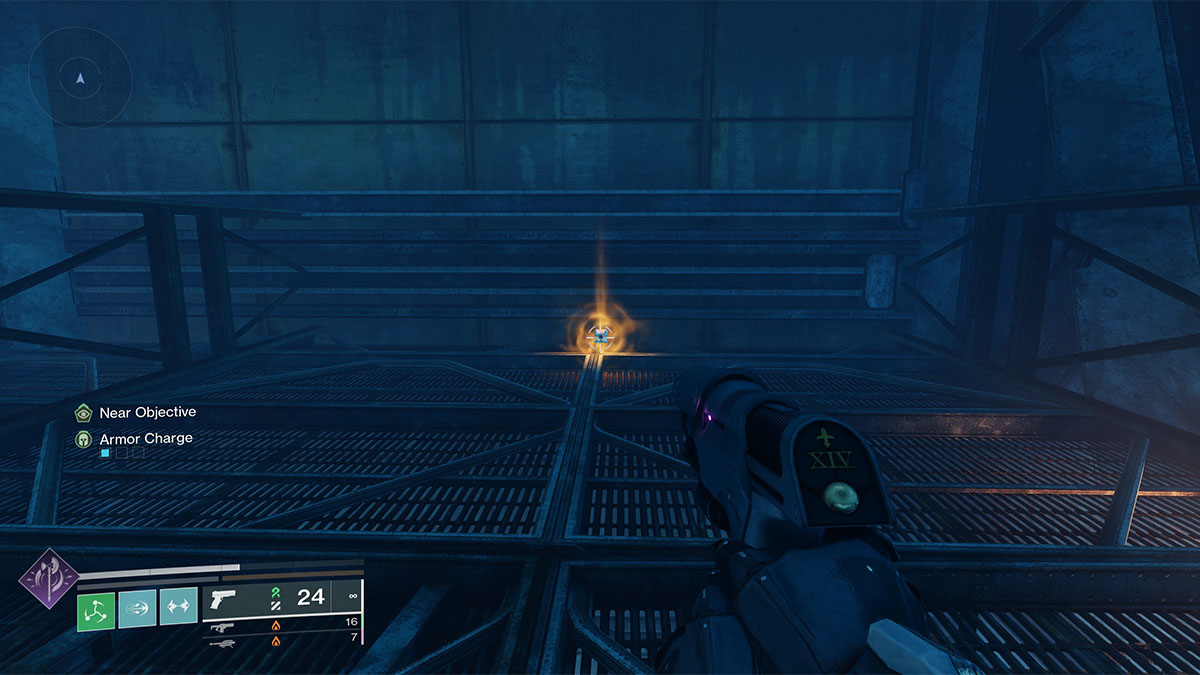Image resolution: width=1200 pixels, height=675 pixels.
Task: Trigger the teal double-arrow class ability icon
Action: point(178,608)
